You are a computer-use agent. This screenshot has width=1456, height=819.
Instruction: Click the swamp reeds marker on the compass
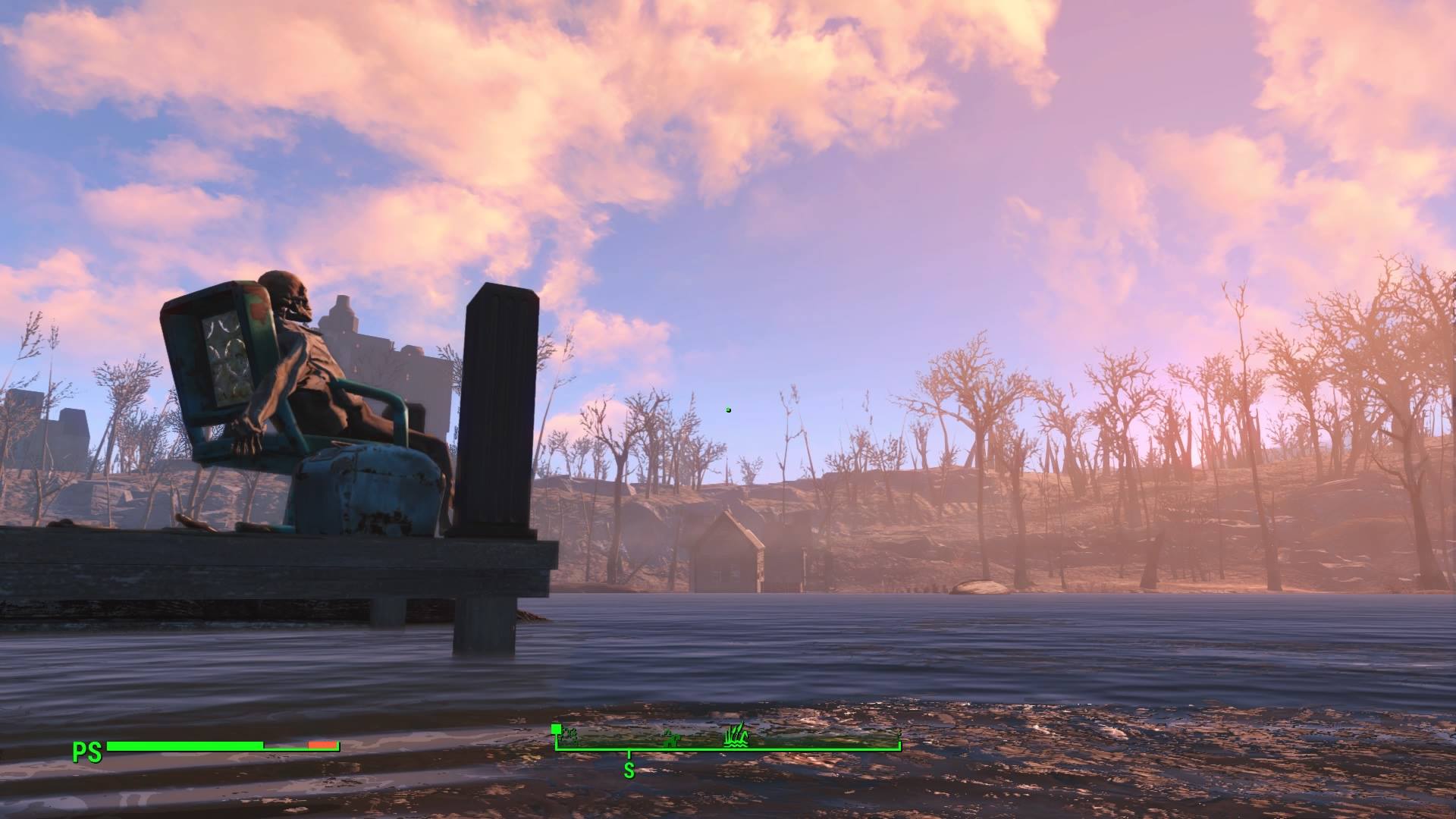(735, 735)
